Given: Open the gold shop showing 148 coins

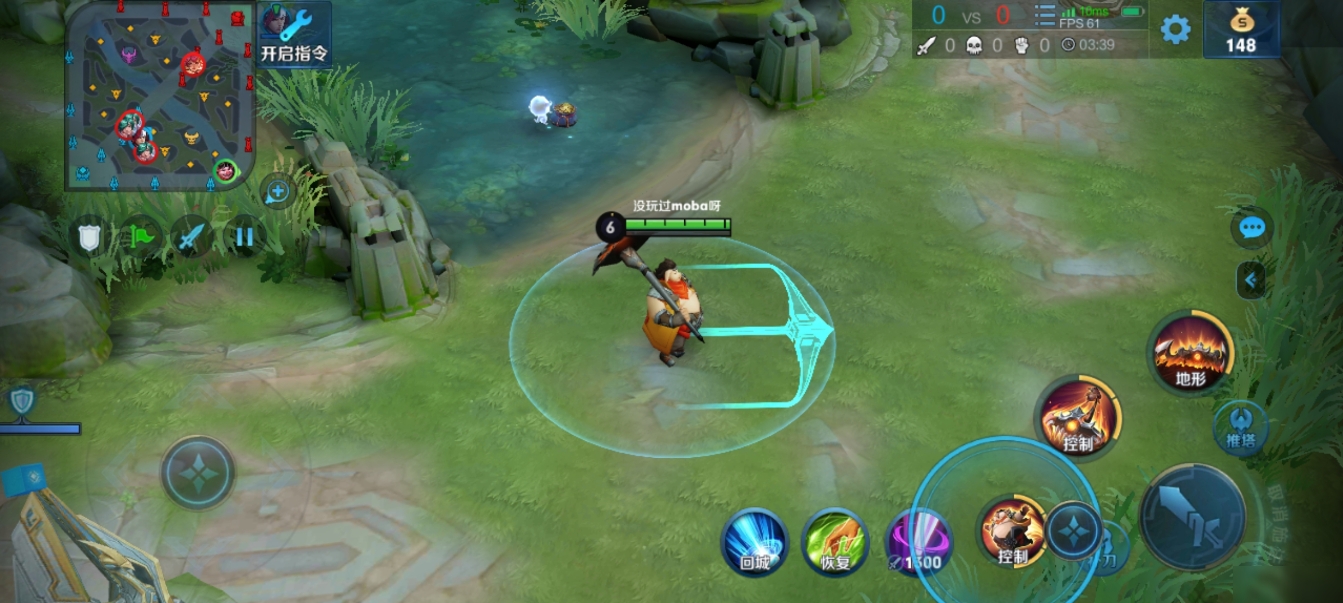Looking at the screenshot, I should (1241, 29).
